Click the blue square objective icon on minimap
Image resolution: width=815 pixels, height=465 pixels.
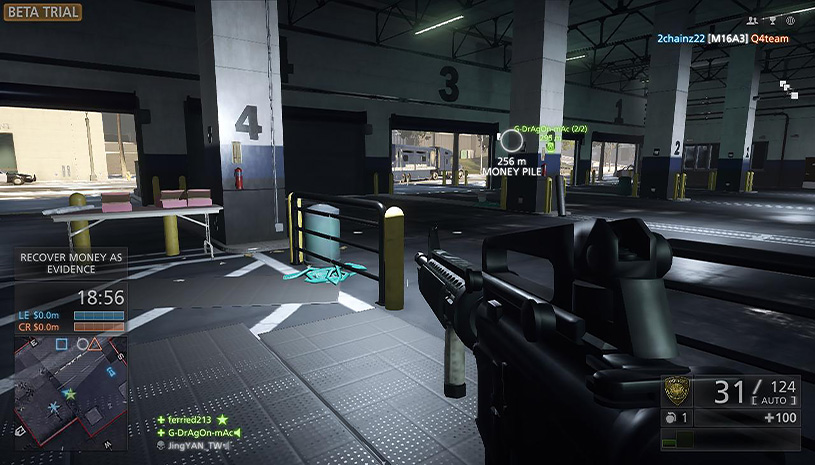(61, 345)
